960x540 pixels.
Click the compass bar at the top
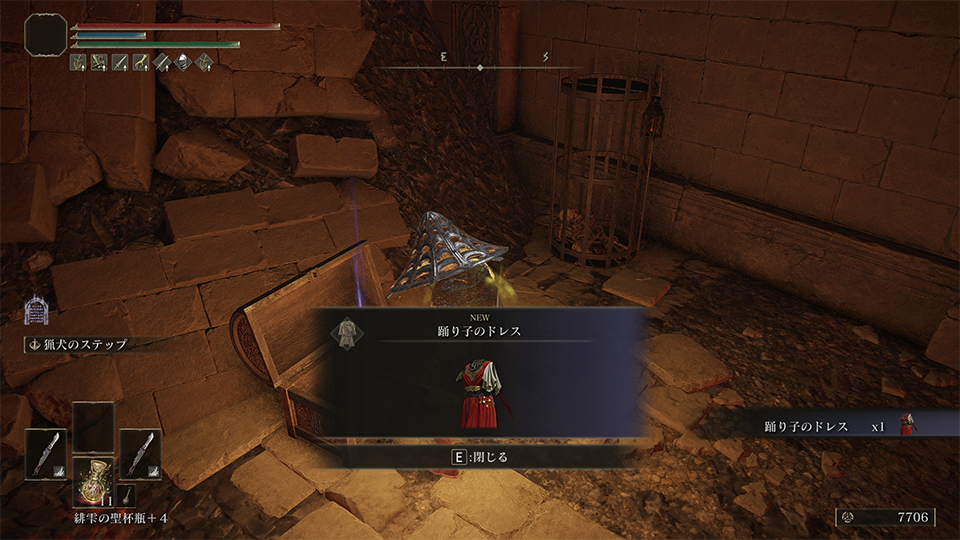tap(480, 67)
